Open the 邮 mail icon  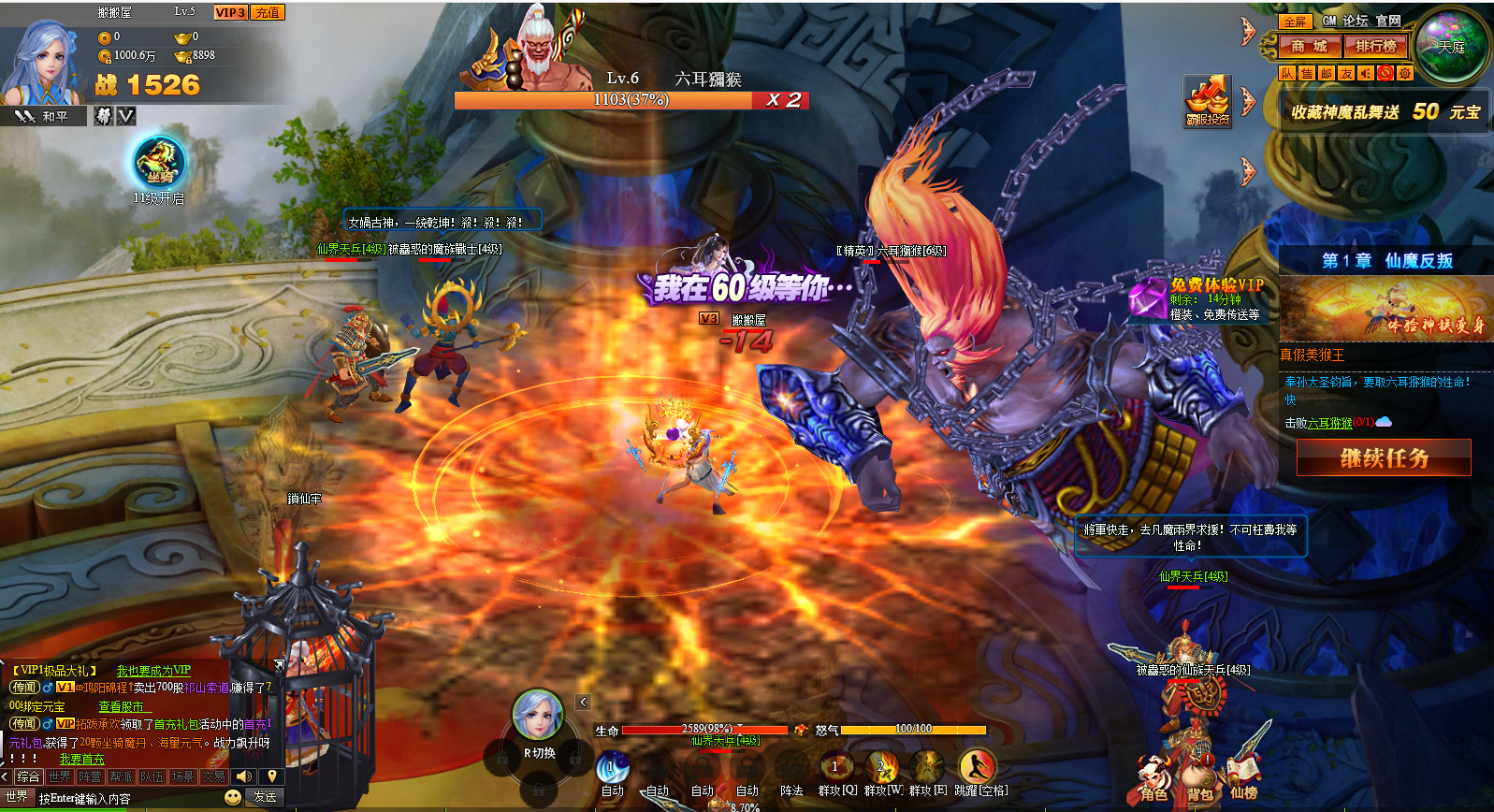coord(1327,73)
